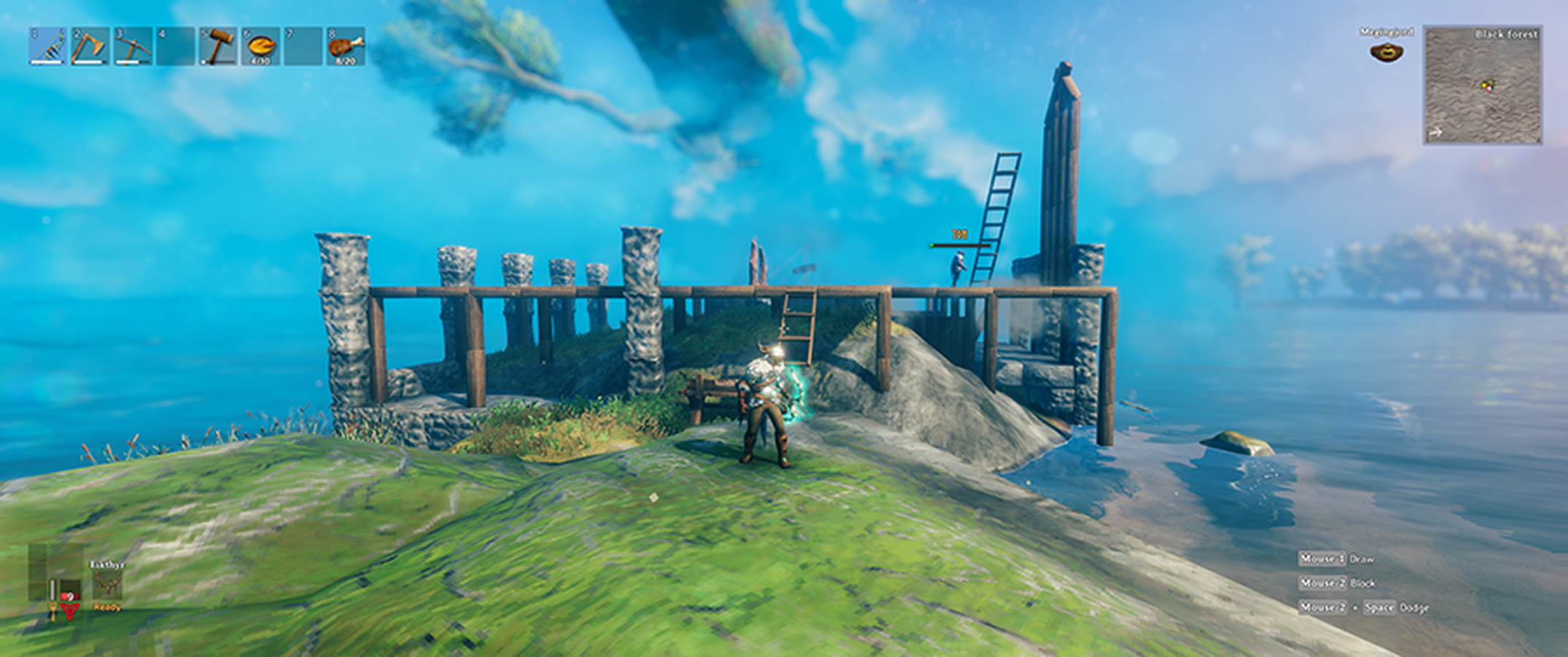This screenshot has height=657, width=1568.
Task: Use the yellow food bowl in slot 6
Action: click(x=260, y=47)
